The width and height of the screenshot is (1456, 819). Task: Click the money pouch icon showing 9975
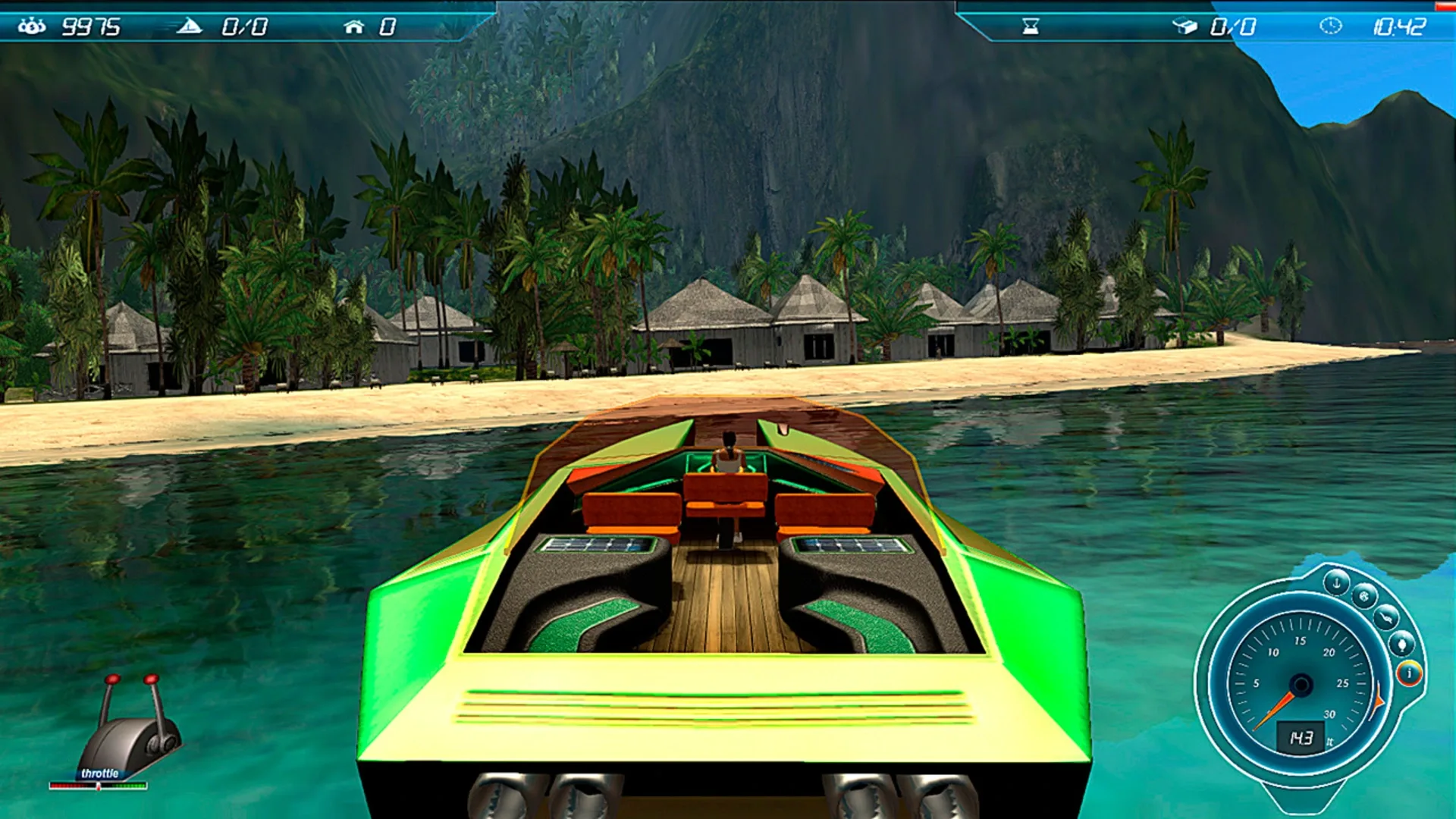point(32,25)
